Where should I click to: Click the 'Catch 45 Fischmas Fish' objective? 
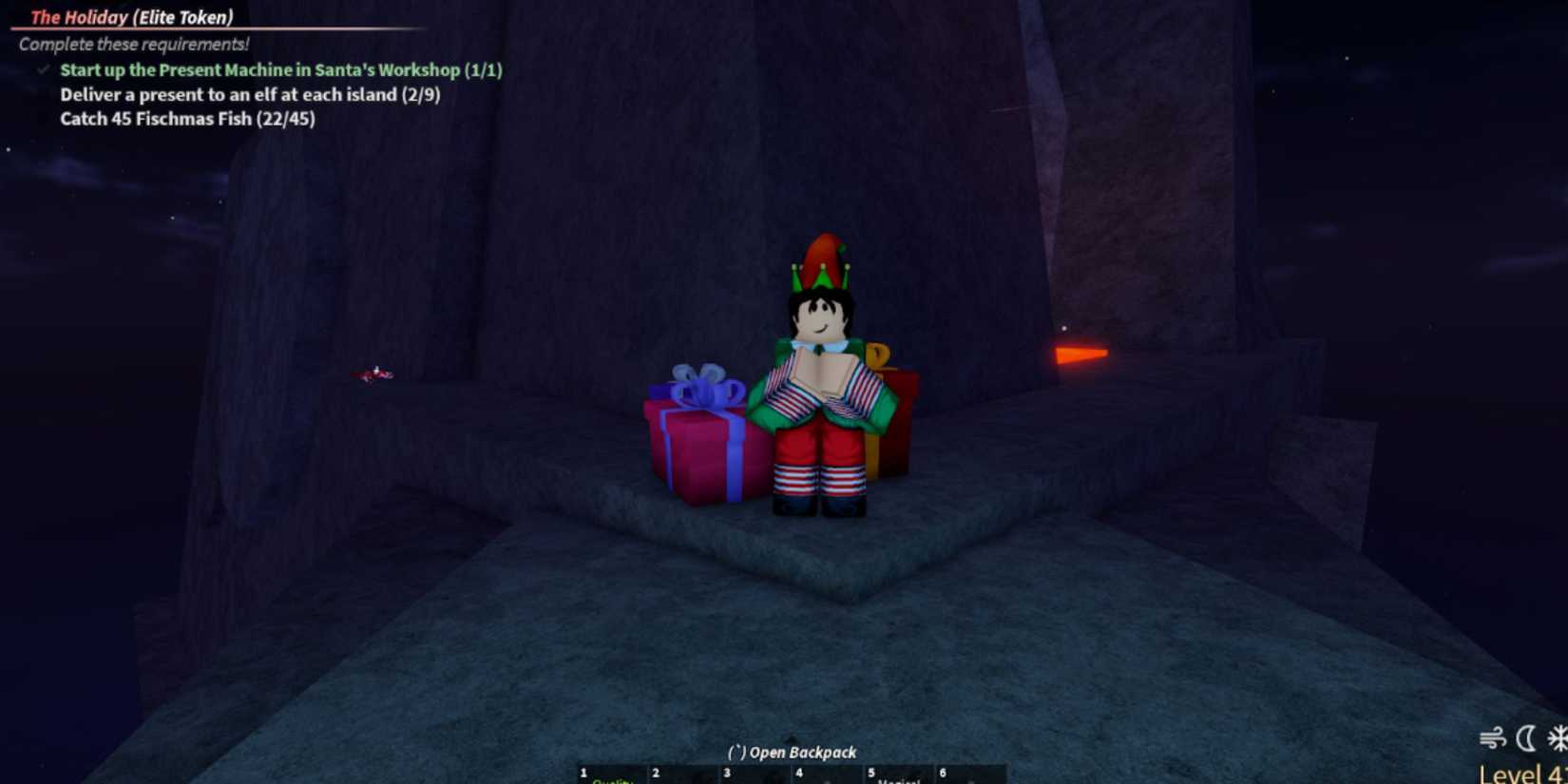click(x=187, y=119)
